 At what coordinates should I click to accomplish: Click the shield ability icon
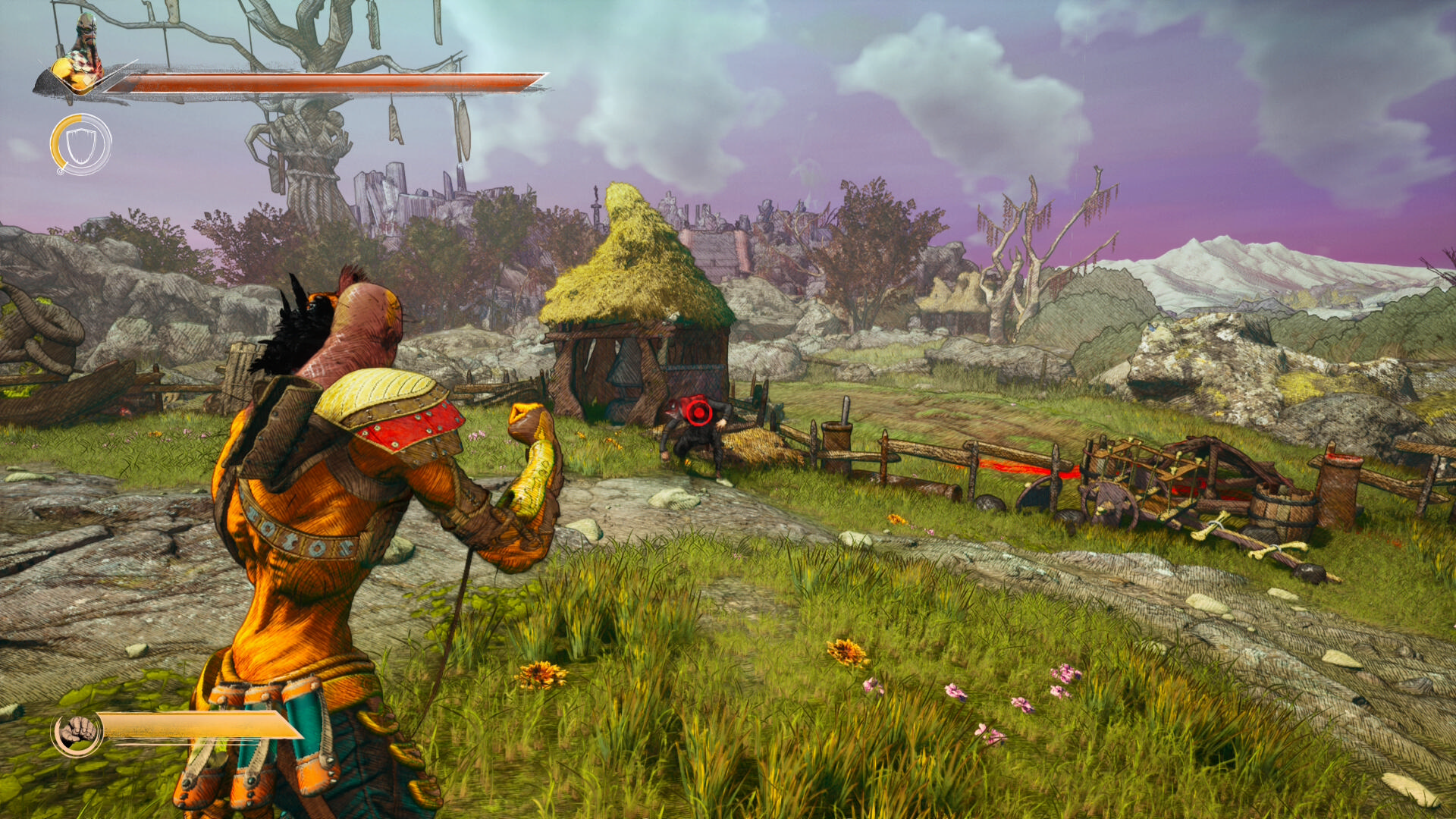coord(80,144)
